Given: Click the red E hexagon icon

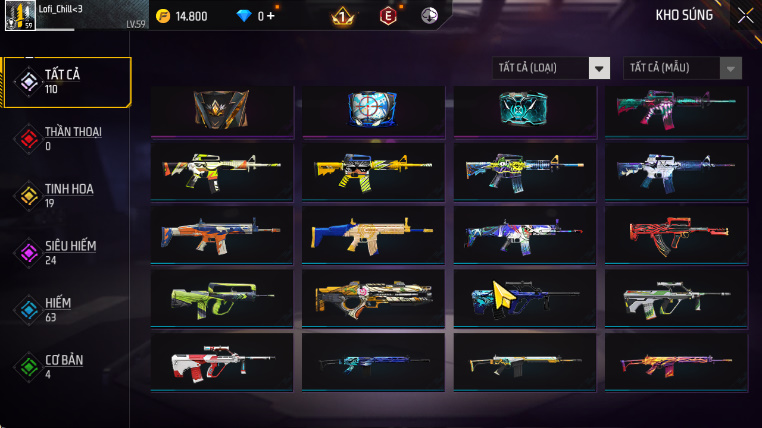Looking at the screenshot, I should point(387,16).
